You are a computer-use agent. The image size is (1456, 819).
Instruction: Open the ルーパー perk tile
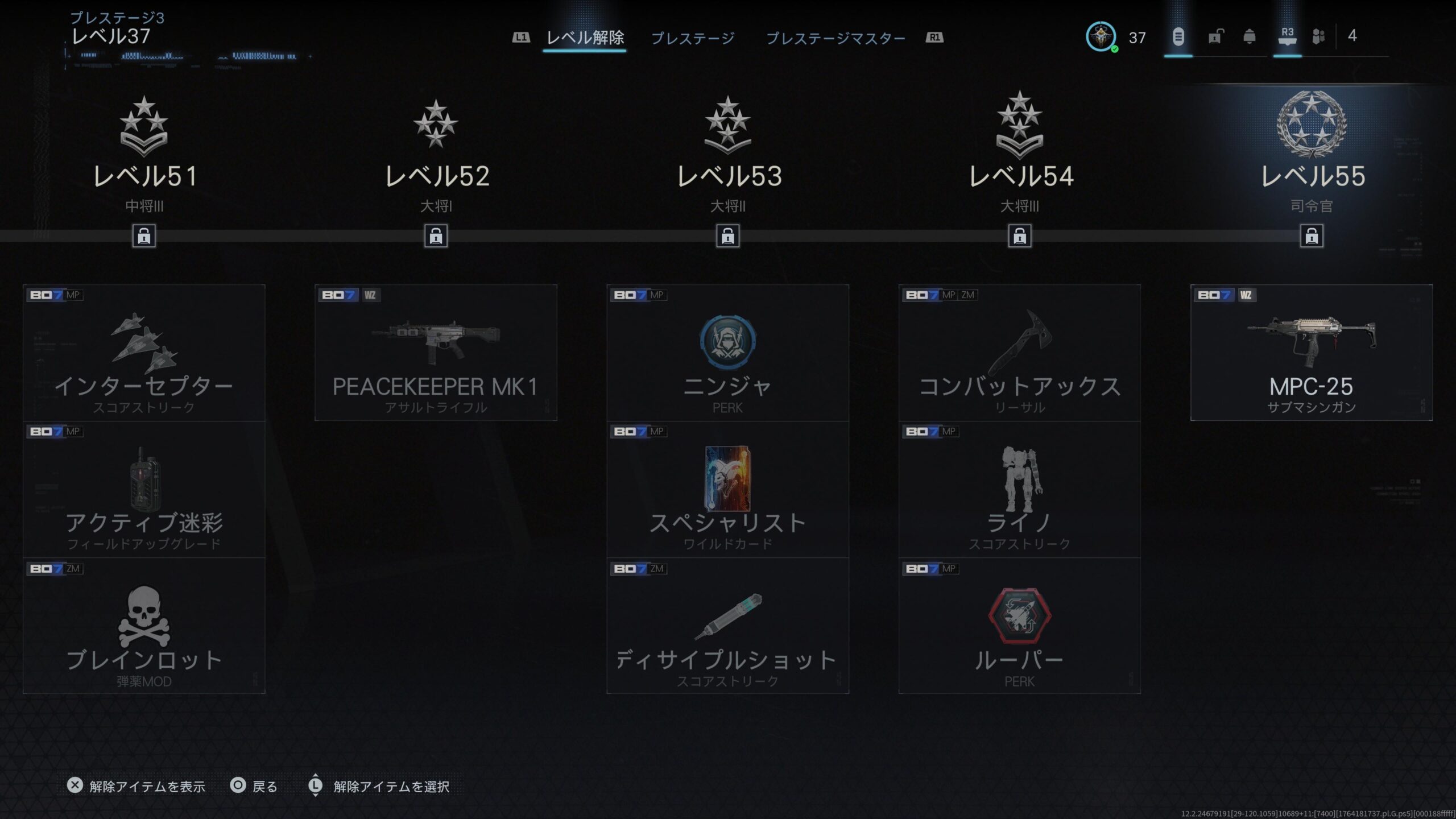point(1019,626)
